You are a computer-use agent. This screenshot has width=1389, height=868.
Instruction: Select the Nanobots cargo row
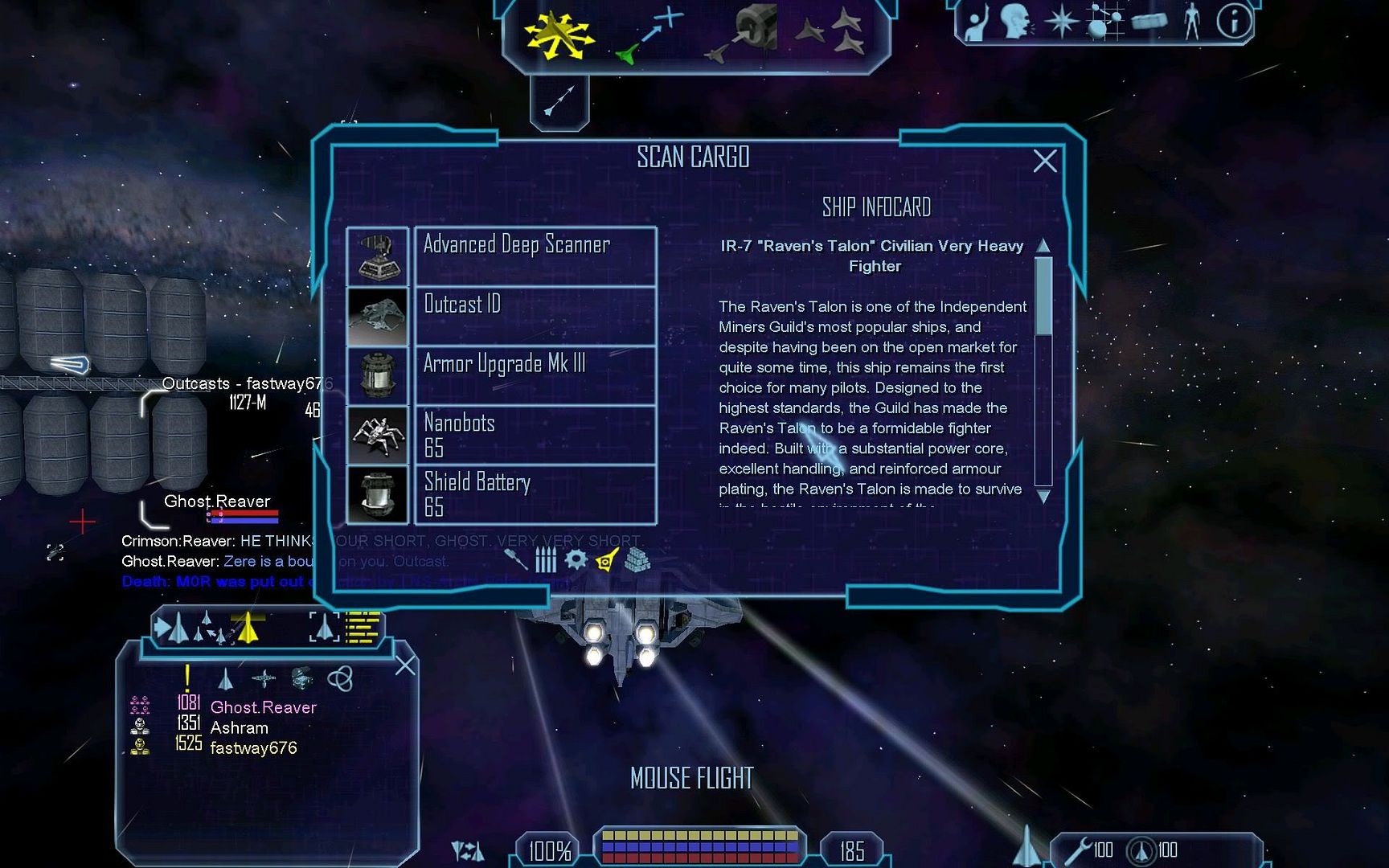pos(535,435)
